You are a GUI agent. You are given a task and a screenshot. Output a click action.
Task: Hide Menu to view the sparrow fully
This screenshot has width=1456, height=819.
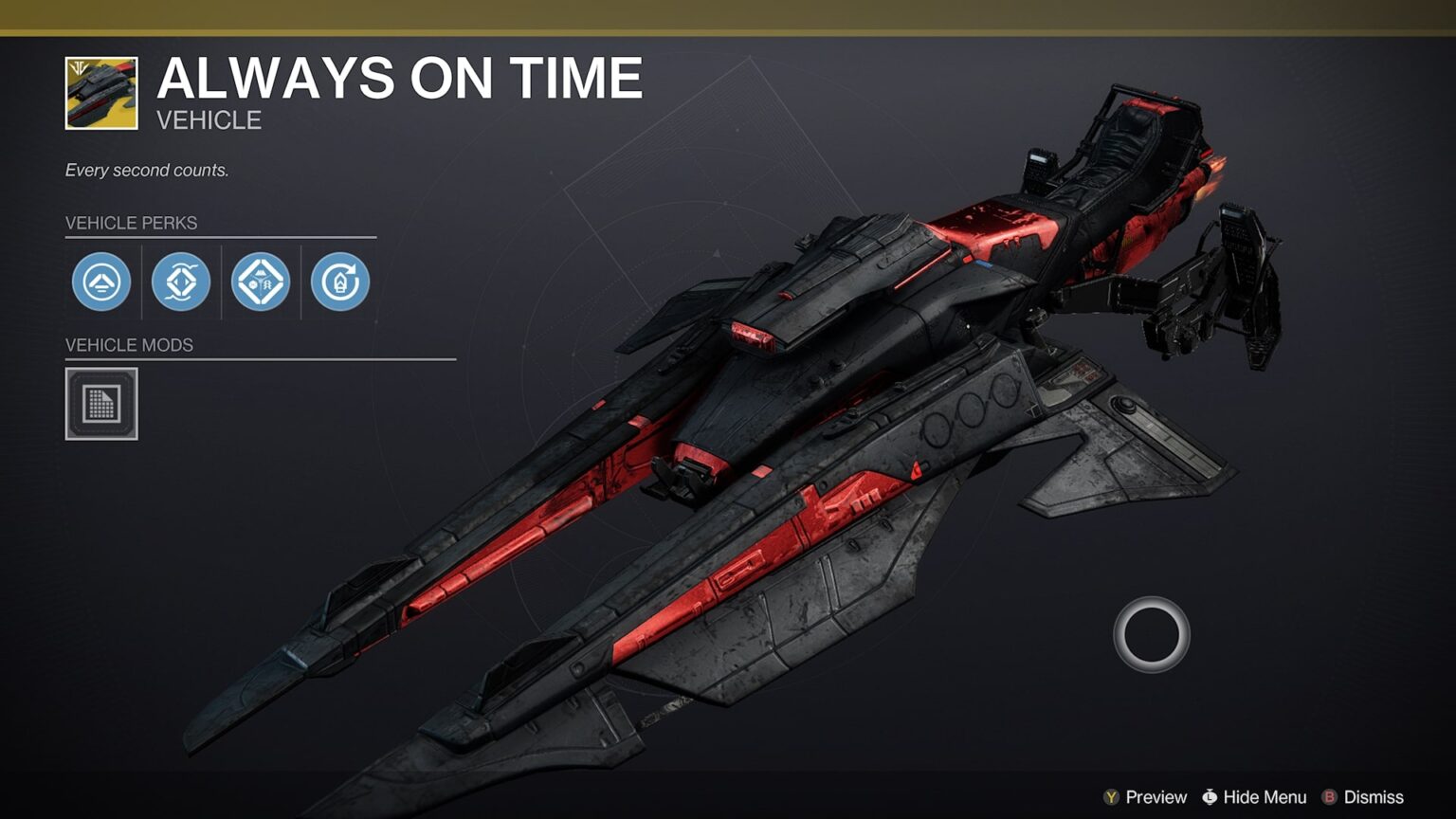click(x=1261, y=797)
